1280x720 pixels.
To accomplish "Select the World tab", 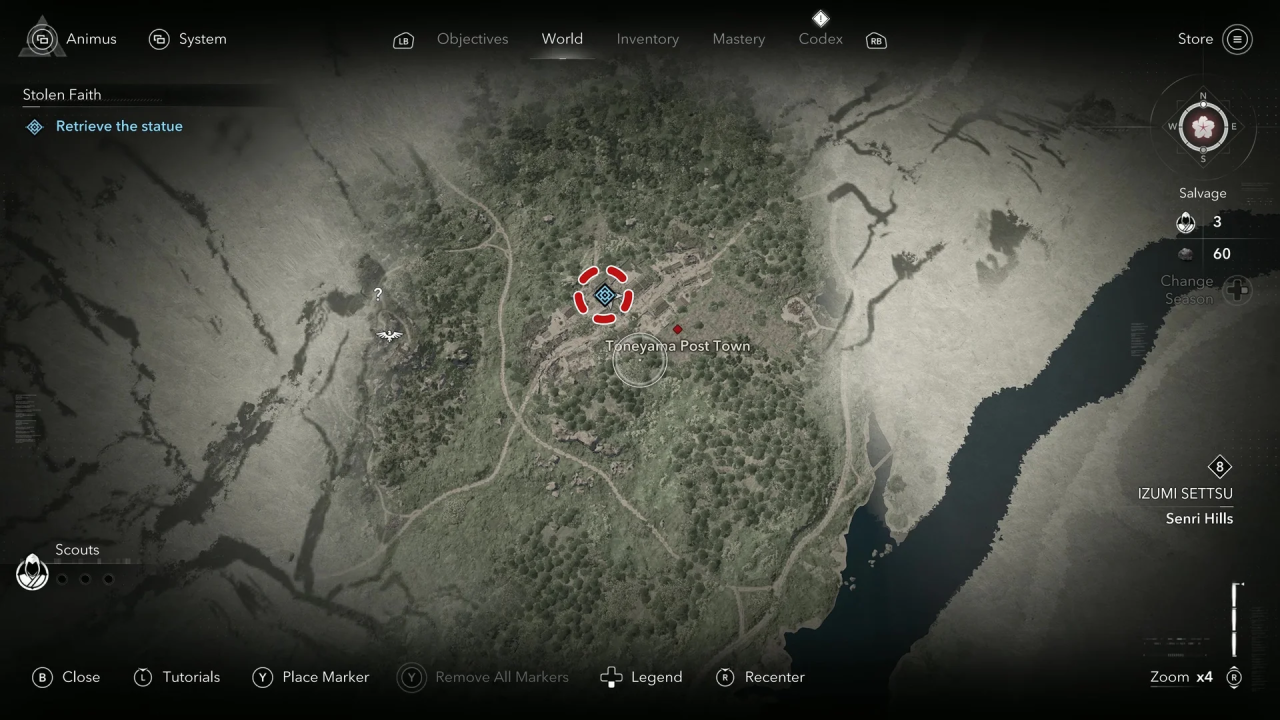I will (x=562, y=39).
